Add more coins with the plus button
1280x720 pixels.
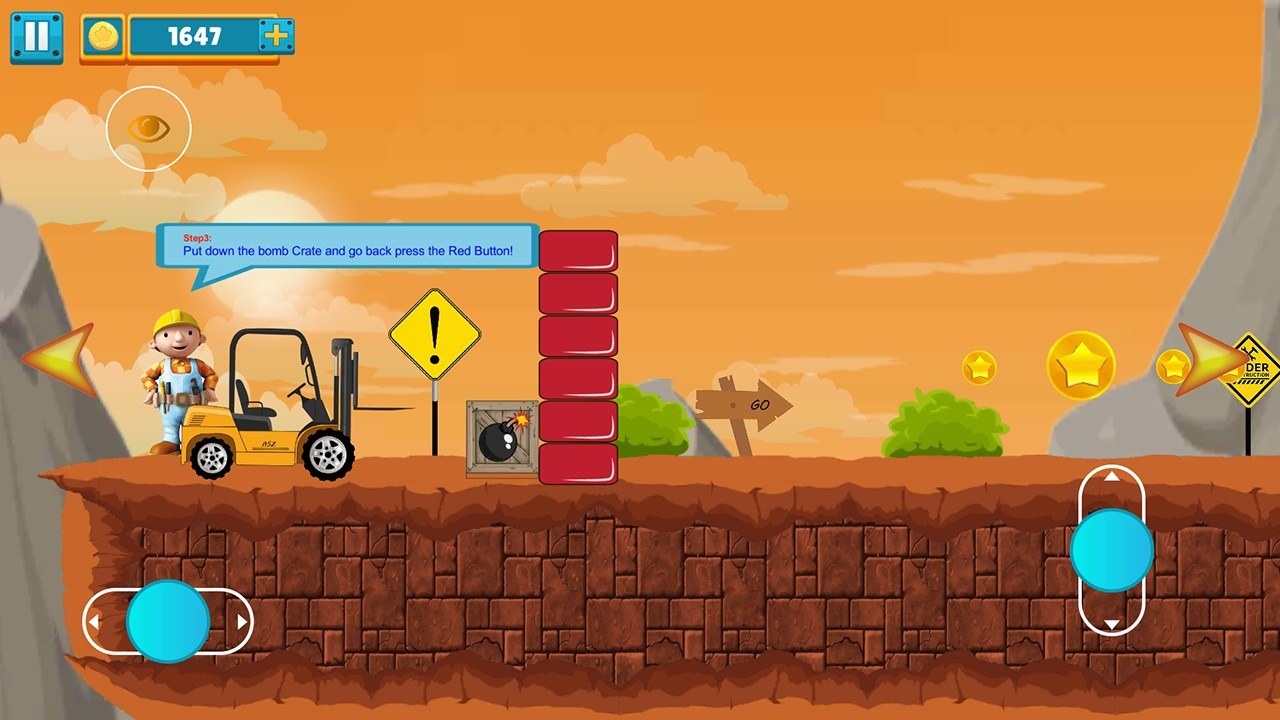(275, 37)
